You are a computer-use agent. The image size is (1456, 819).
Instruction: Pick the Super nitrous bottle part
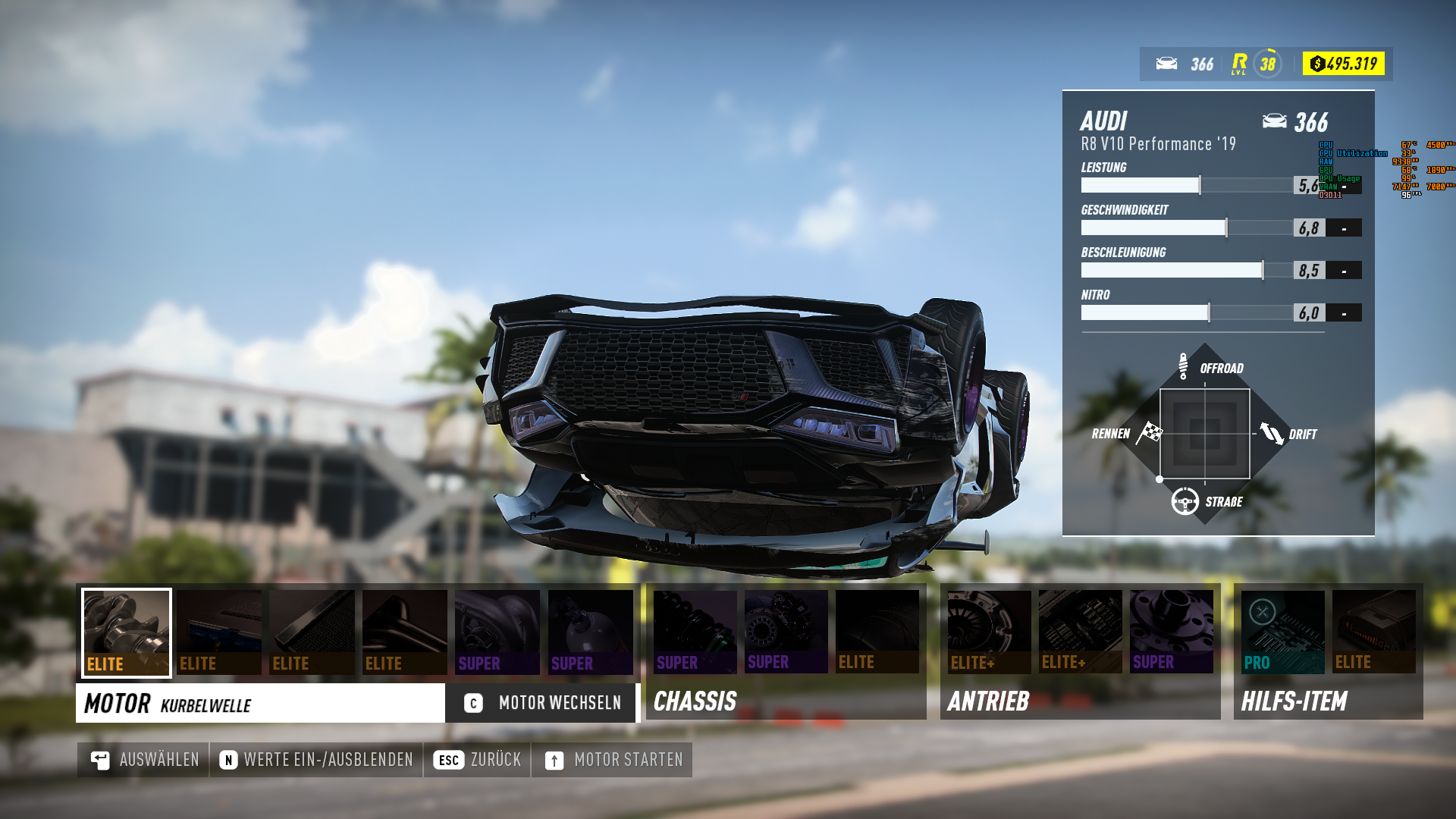pos(591,632)
